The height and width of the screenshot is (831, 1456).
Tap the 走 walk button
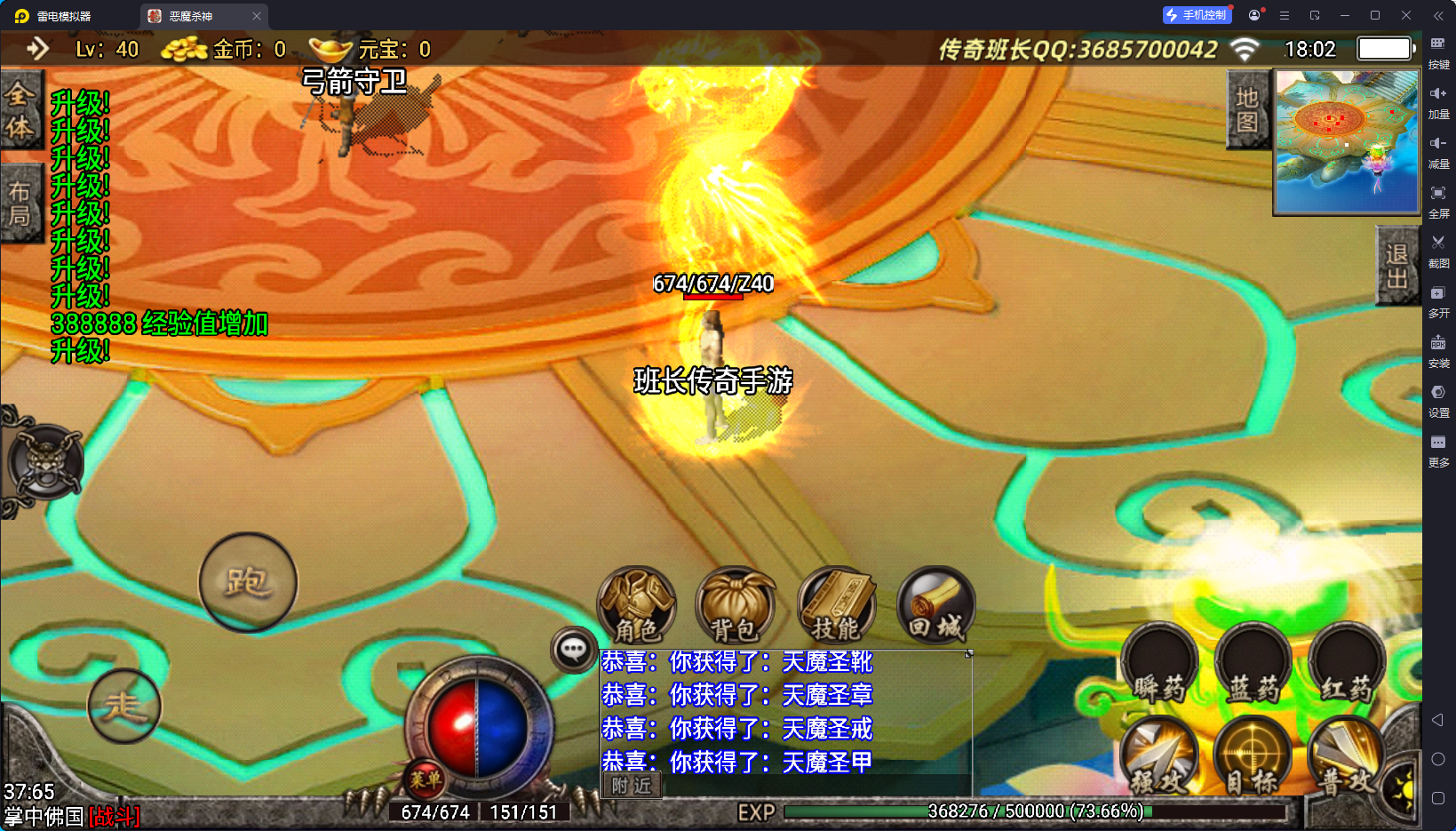point(124,706)
